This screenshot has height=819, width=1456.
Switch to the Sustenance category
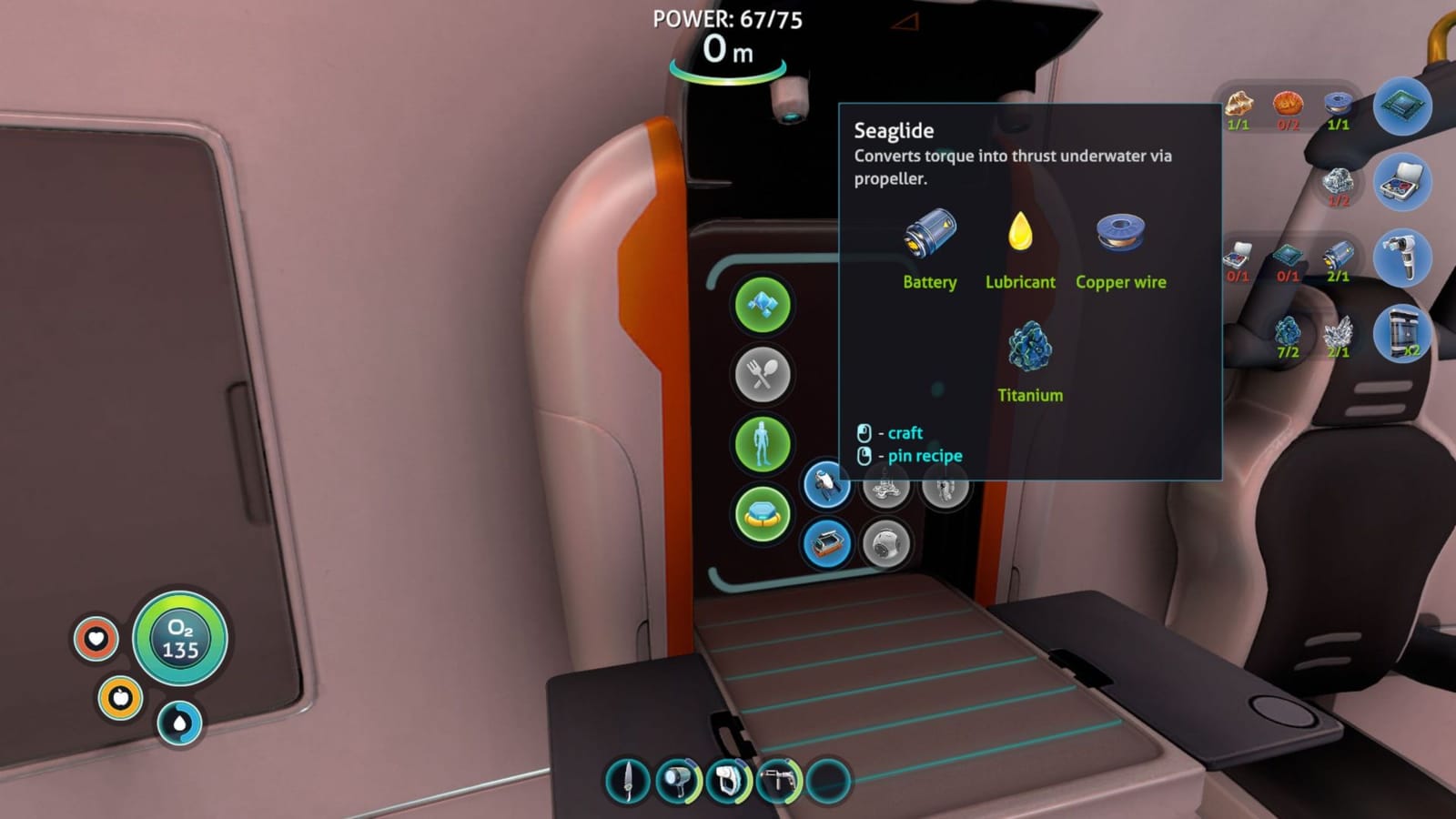(x=764, y=375)
